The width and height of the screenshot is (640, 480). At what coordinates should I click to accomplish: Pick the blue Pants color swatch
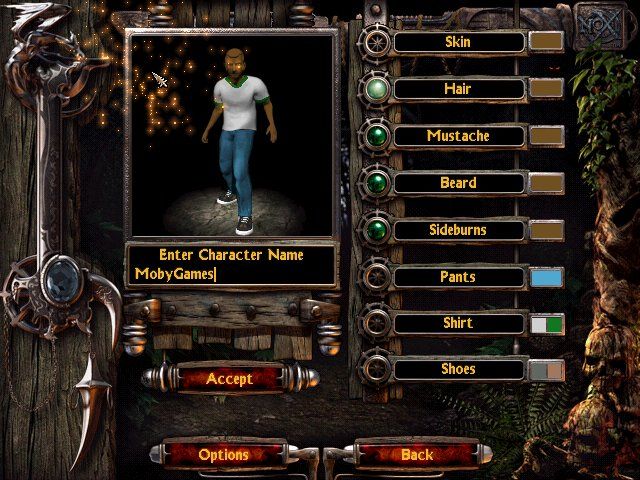click(547, 277)
